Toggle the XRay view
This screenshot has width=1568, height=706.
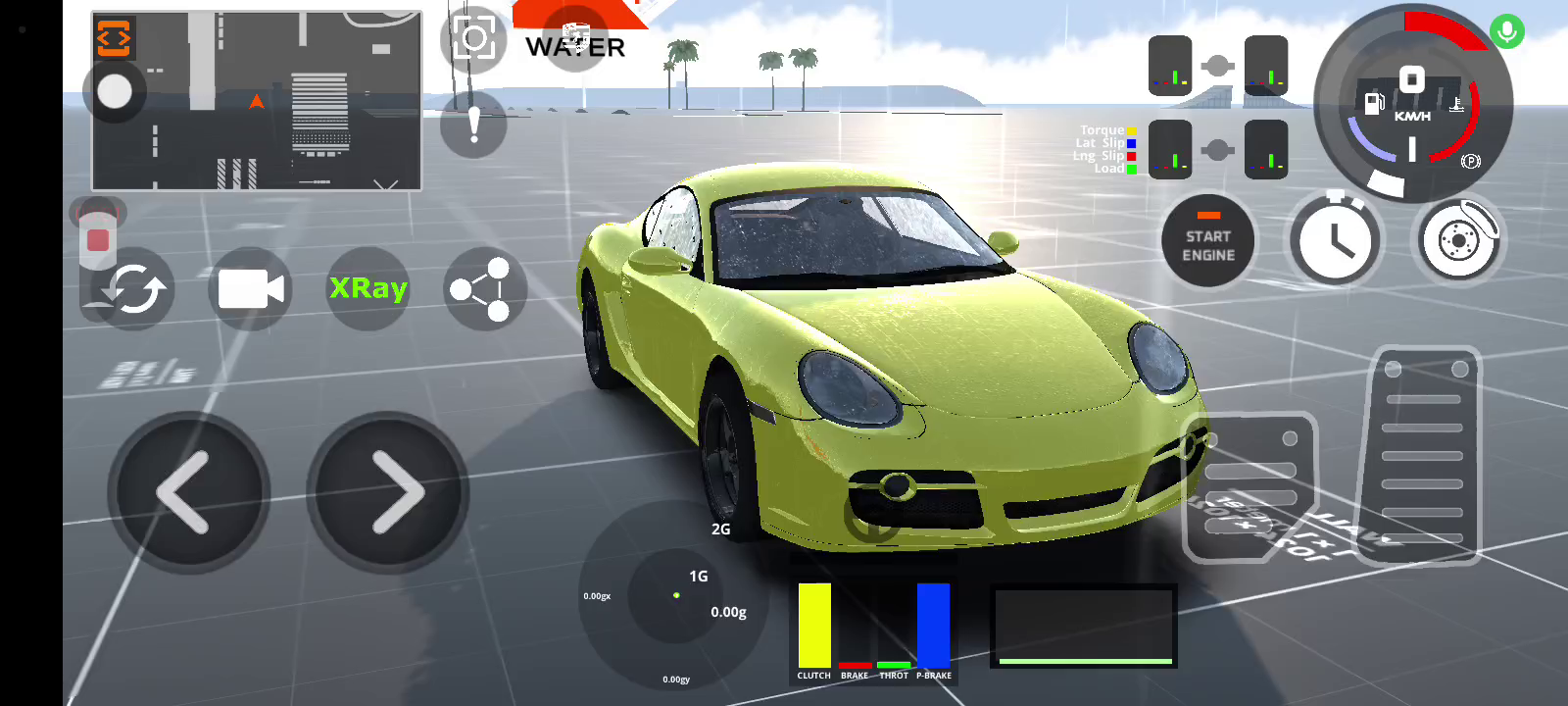click(367, 288)
